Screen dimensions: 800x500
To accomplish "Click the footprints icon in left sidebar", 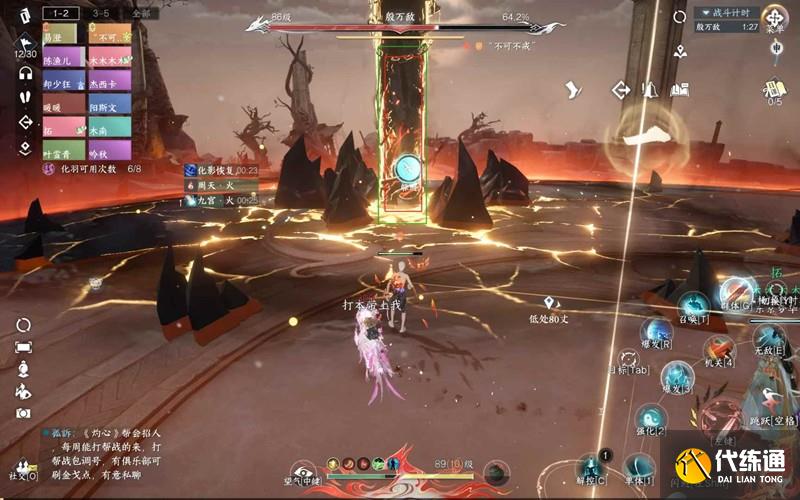I will 25,98.
